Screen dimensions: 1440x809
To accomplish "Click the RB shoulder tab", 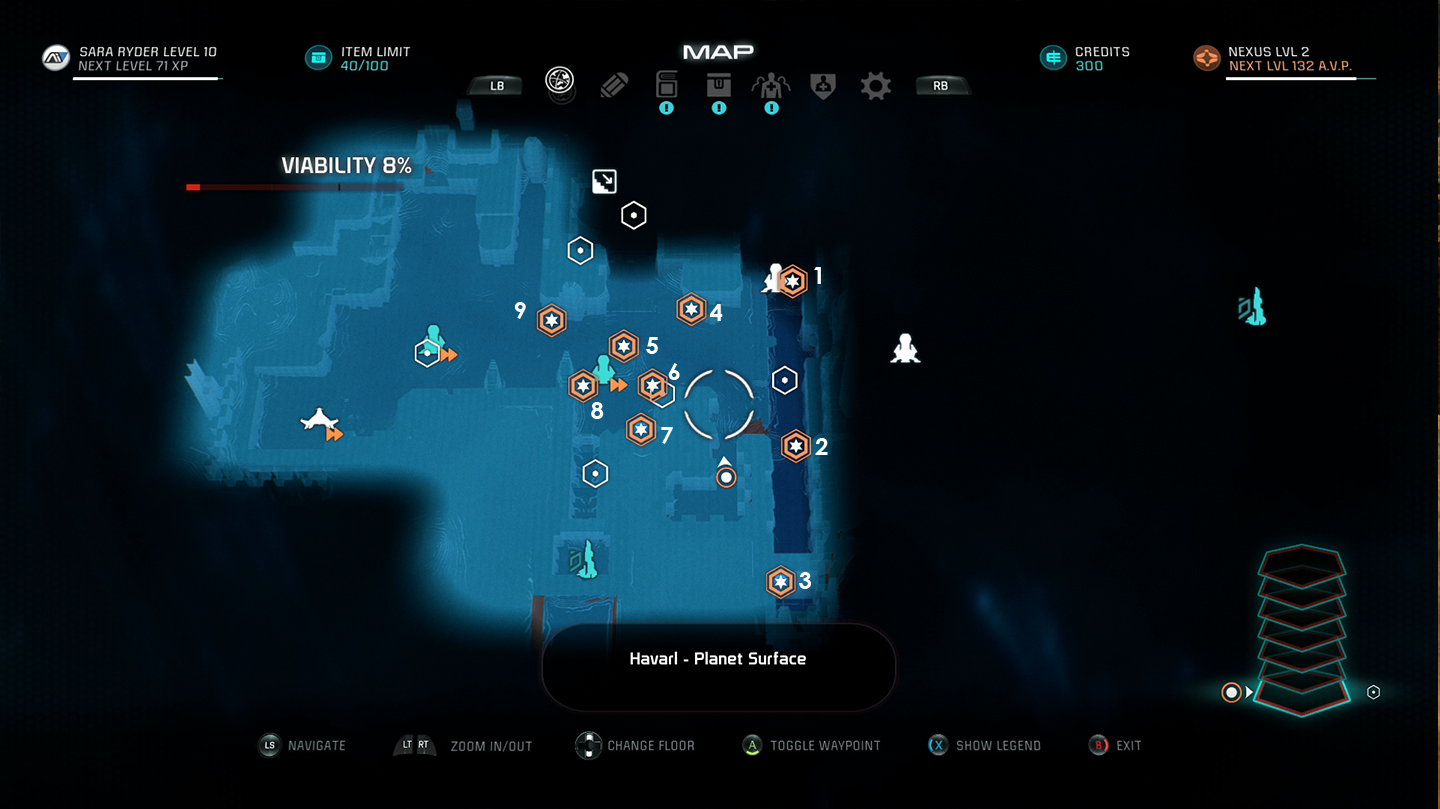I will (940, 85).
